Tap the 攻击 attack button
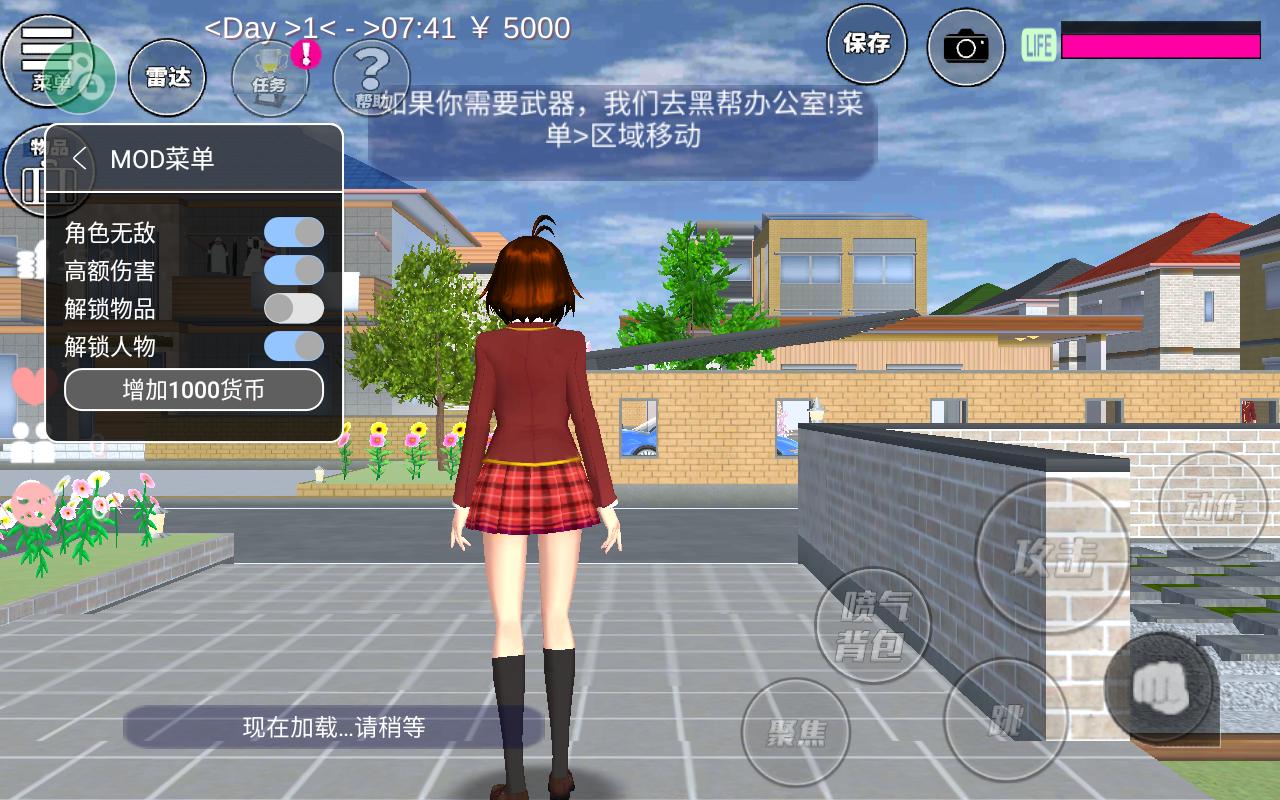The width and height of the screenshot is (1280, 800). [x=1053, y=556]
